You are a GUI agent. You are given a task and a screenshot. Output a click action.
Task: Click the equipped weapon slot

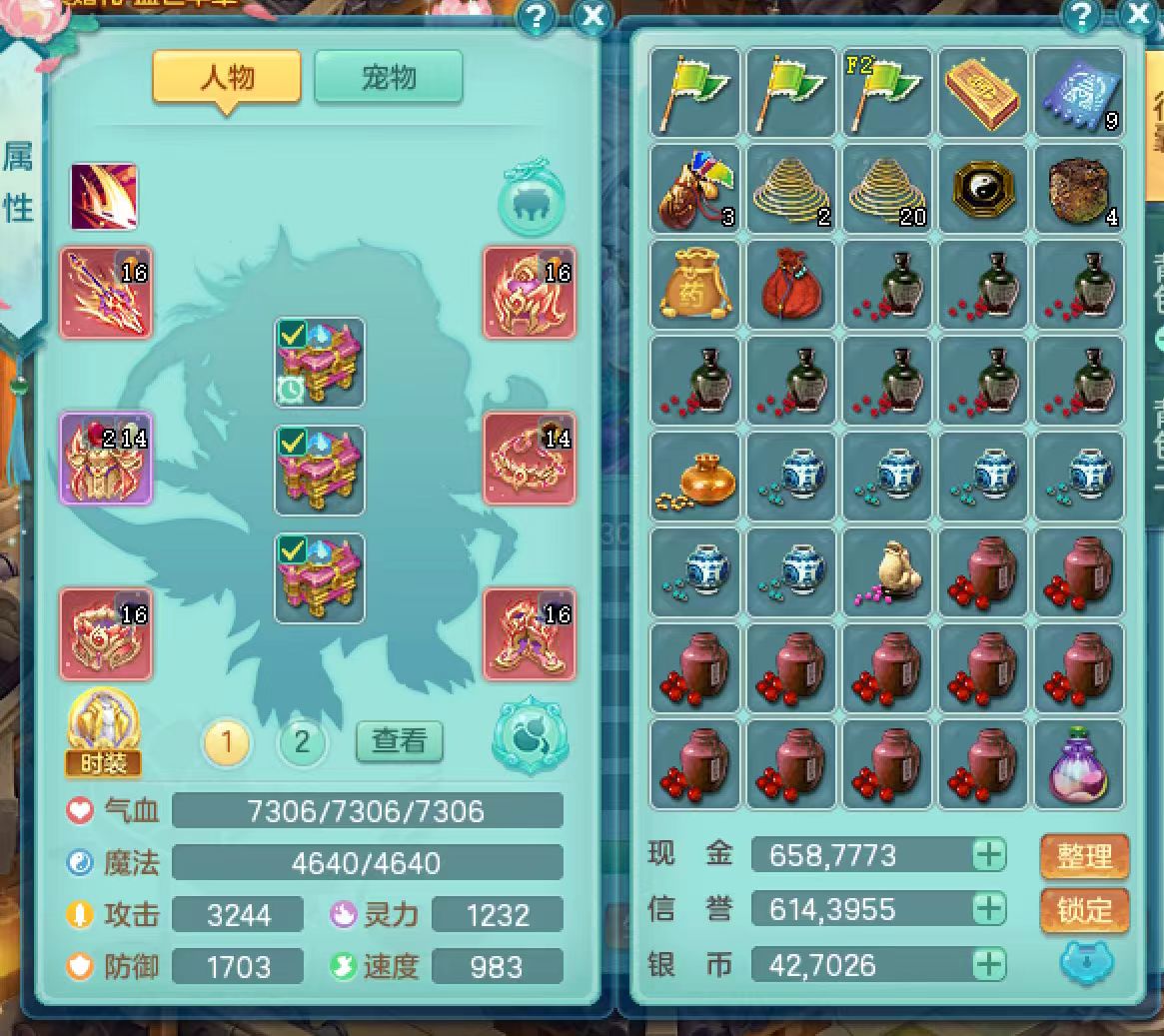tap(106, 293)
